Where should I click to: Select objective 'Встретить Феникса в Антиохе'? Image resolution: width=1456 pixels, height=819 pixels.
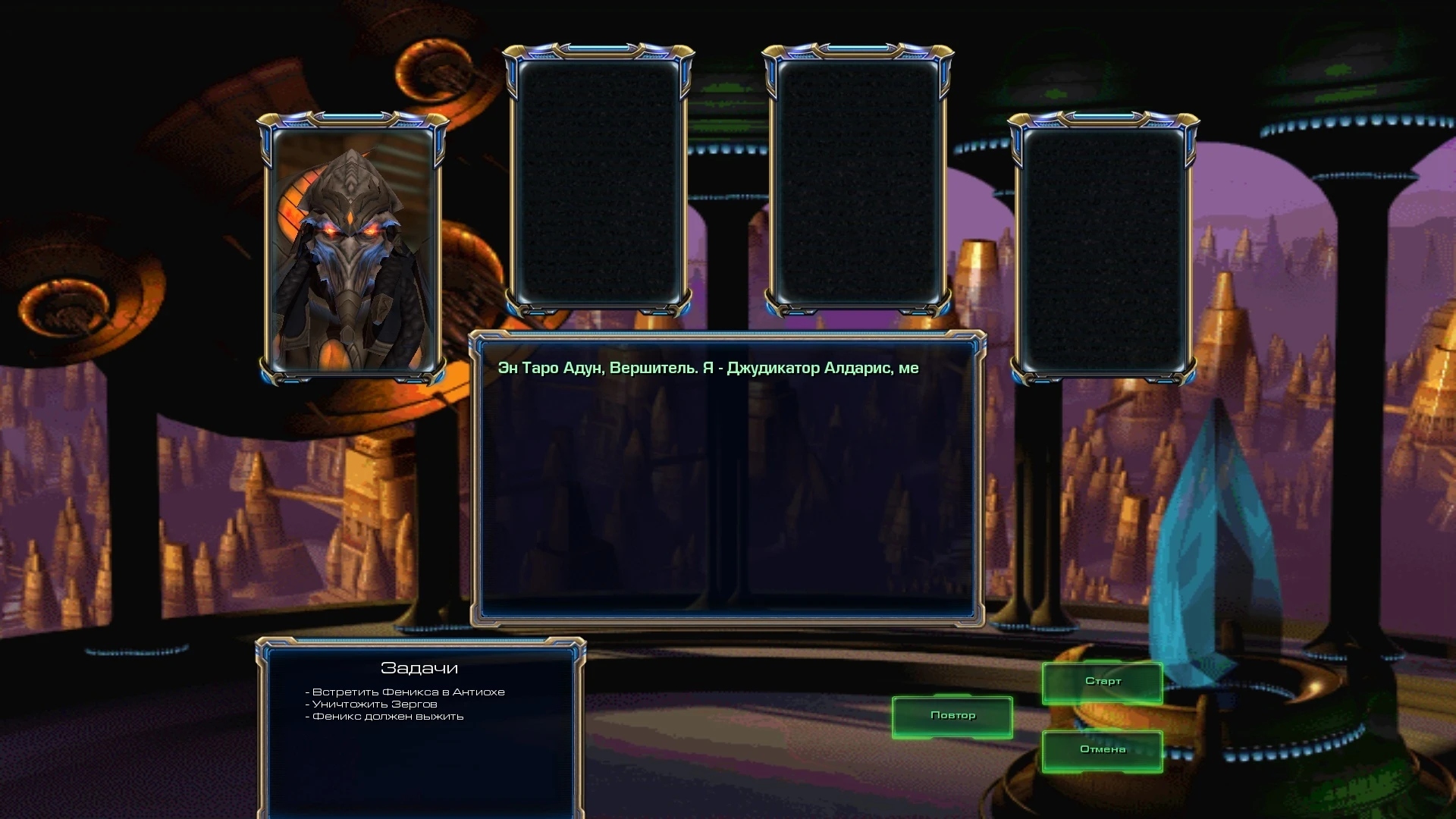pos(406,692)
